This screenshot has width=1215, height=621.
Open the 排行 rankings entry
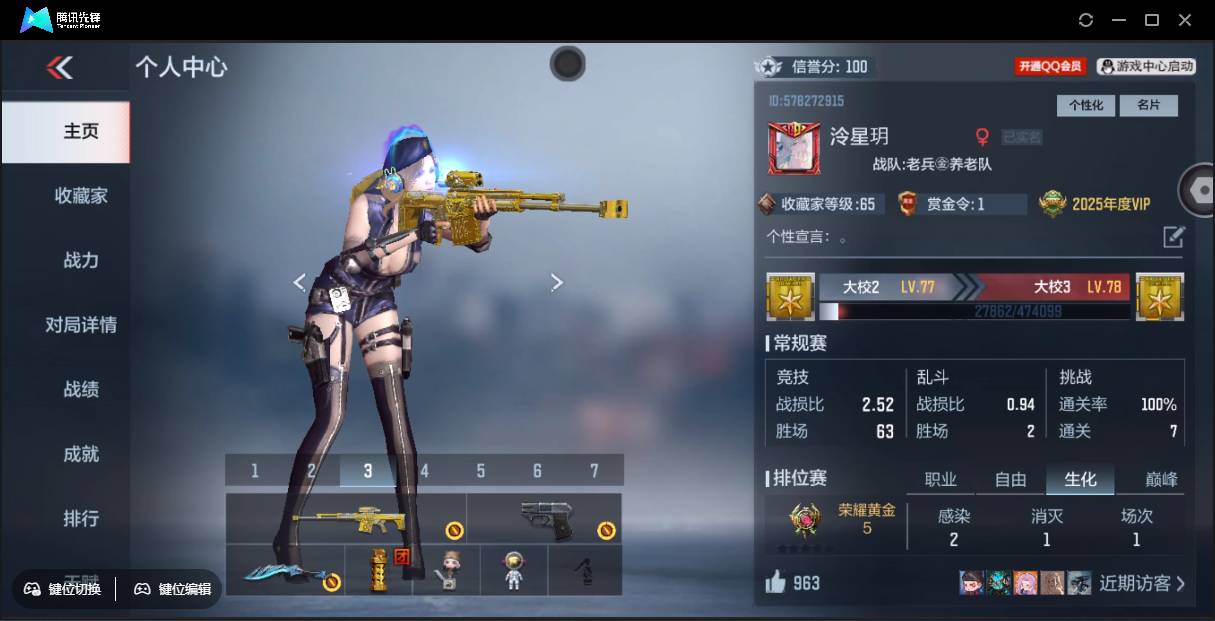click(81, 518)
